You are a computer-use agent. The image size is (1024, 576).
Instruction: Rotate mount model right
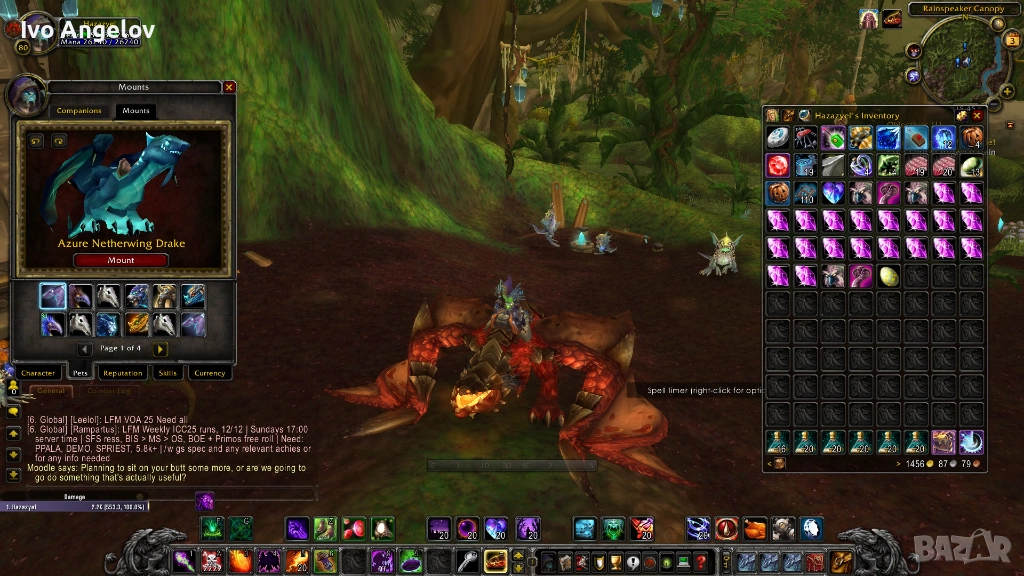[x=58, y=141]
